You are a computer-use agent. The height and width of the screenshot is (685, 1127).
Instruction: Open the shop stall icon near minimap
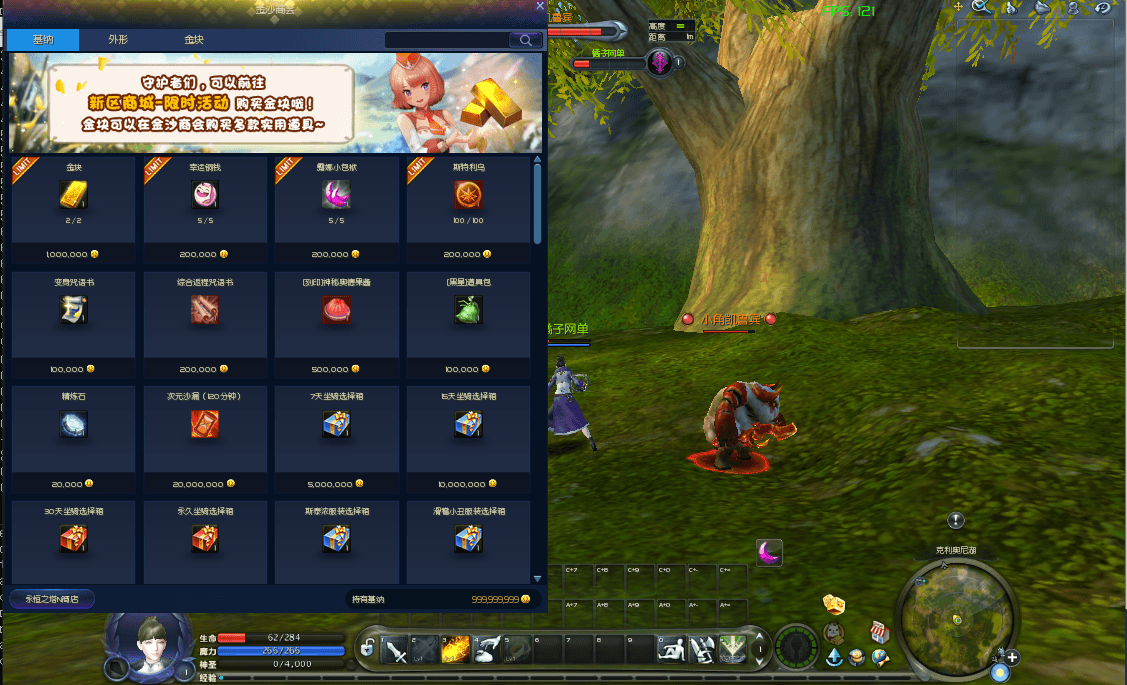[880, 632]
